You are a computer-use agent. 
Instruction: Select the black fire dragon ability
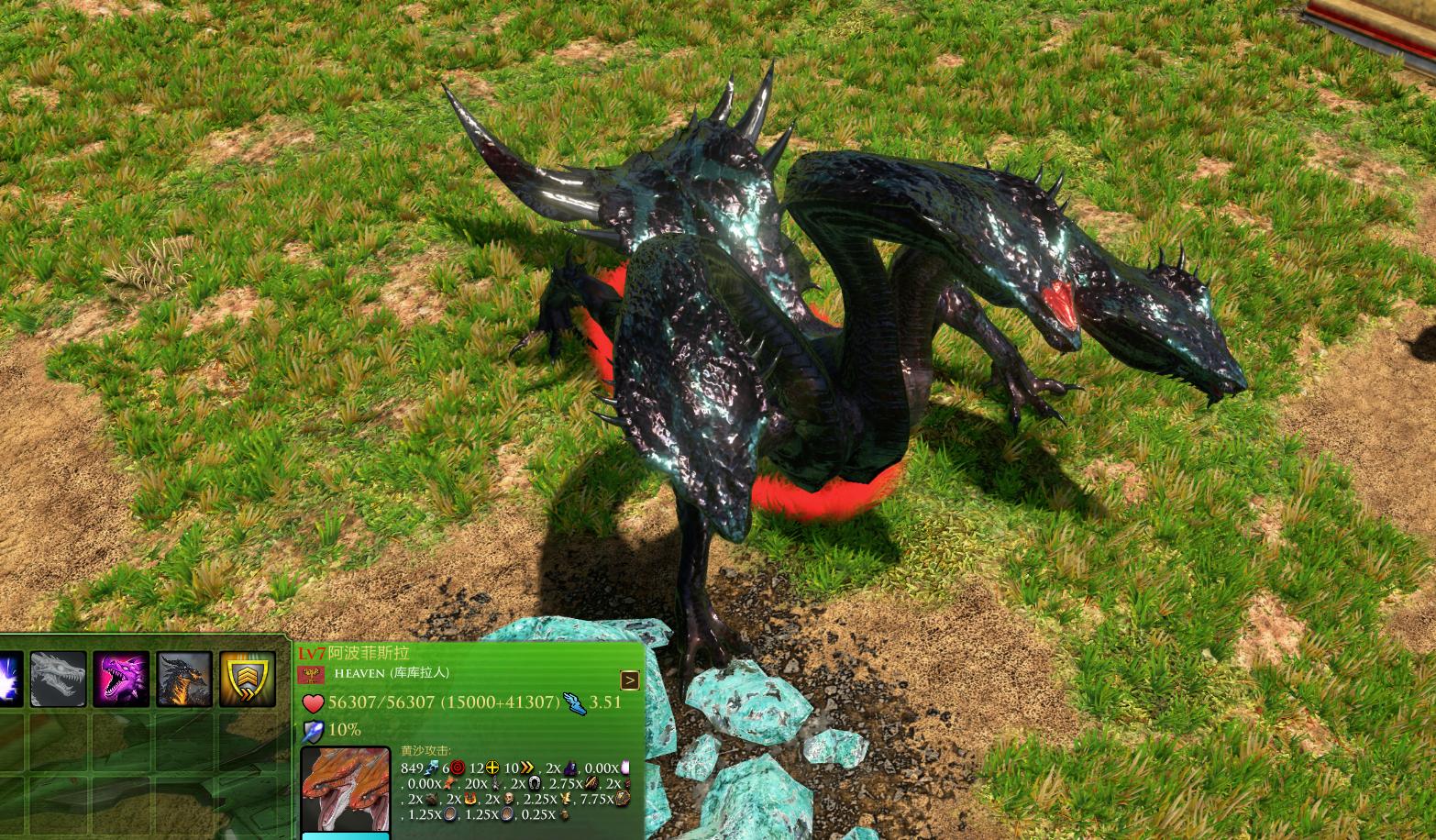tap(184, 680)
